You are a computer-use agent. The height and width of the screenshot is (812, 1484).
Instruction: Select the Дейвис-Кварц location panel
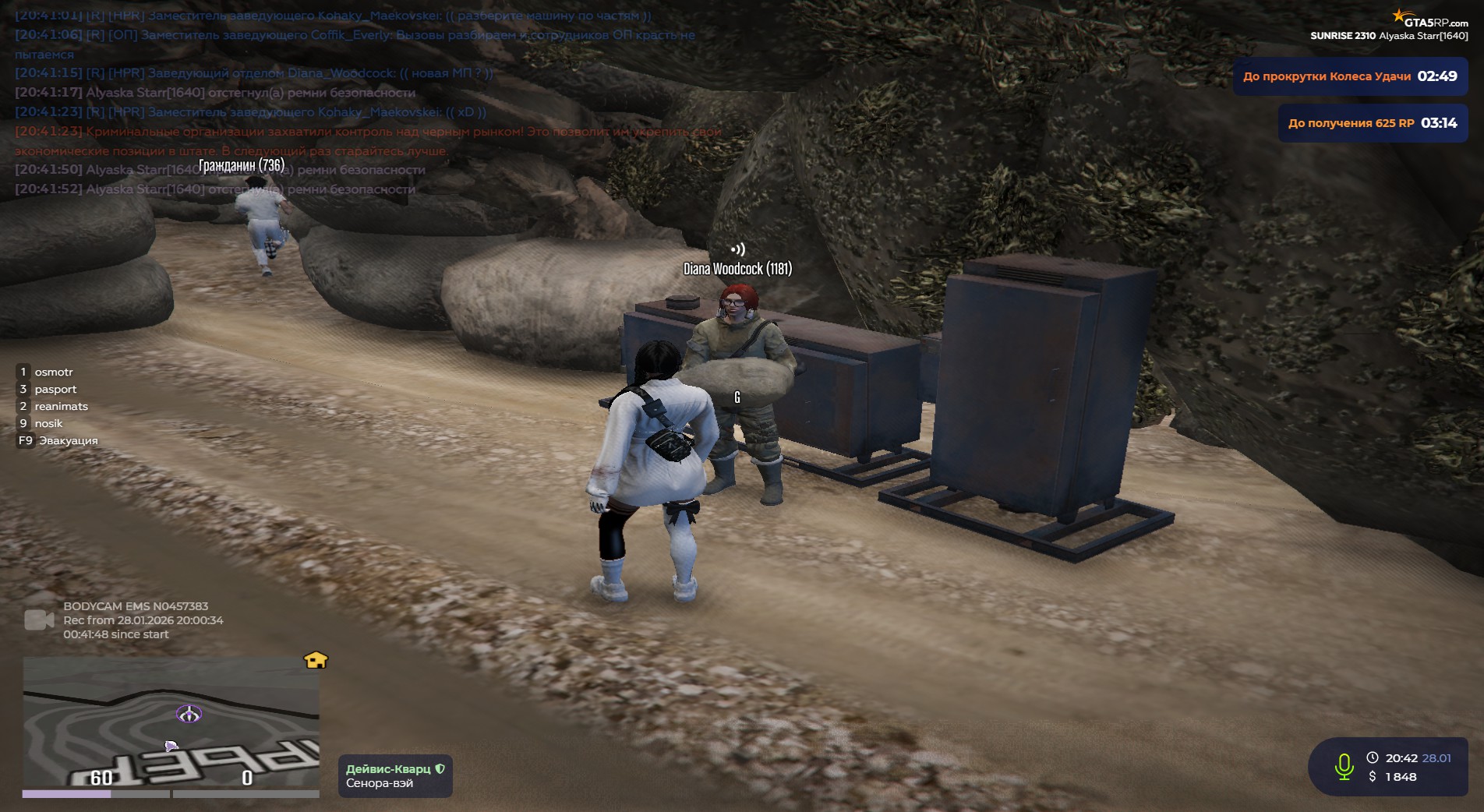tap(395, 776)
